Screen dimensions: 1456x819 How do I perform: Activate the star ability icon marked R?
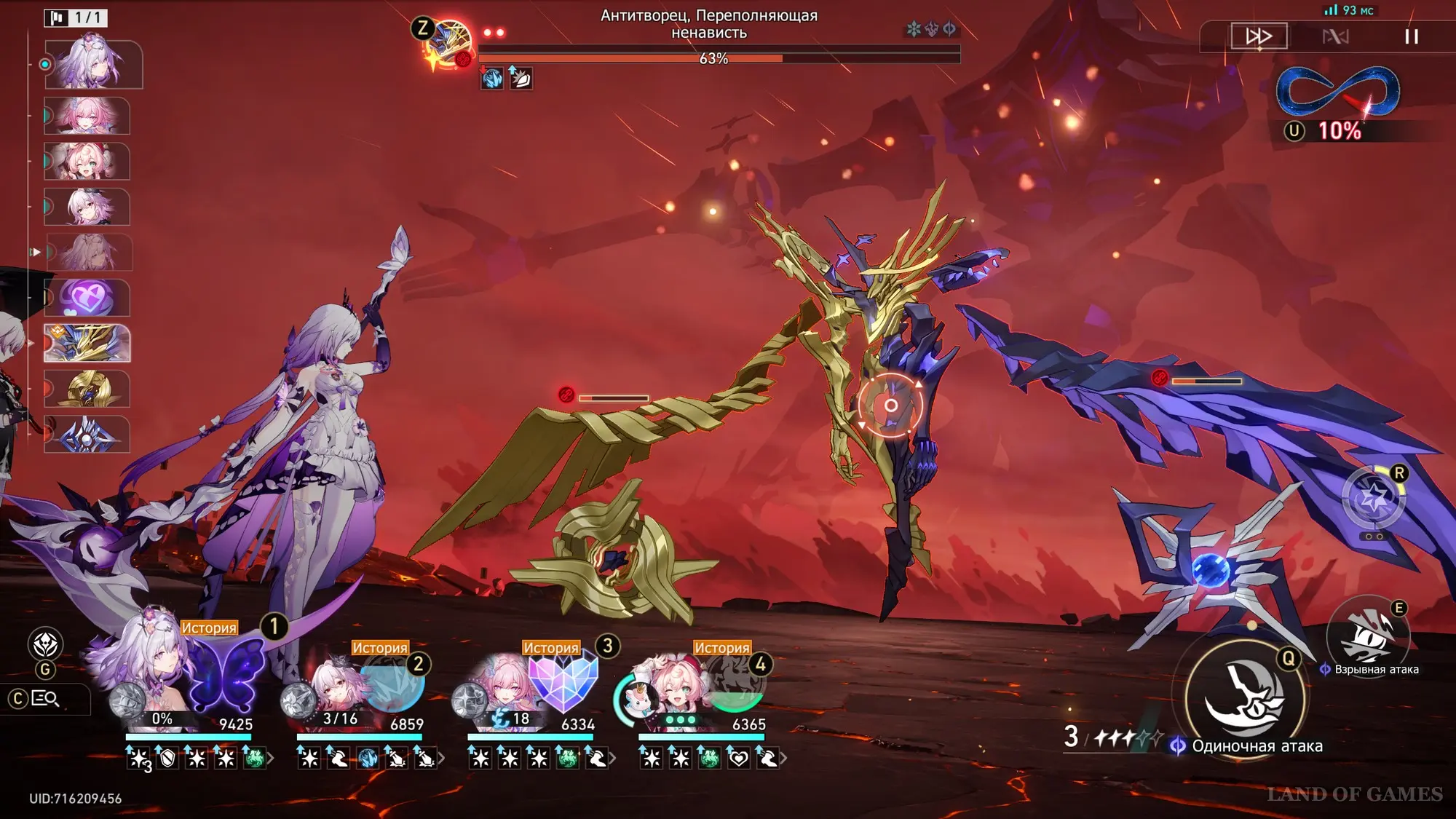pos(1373,499)
